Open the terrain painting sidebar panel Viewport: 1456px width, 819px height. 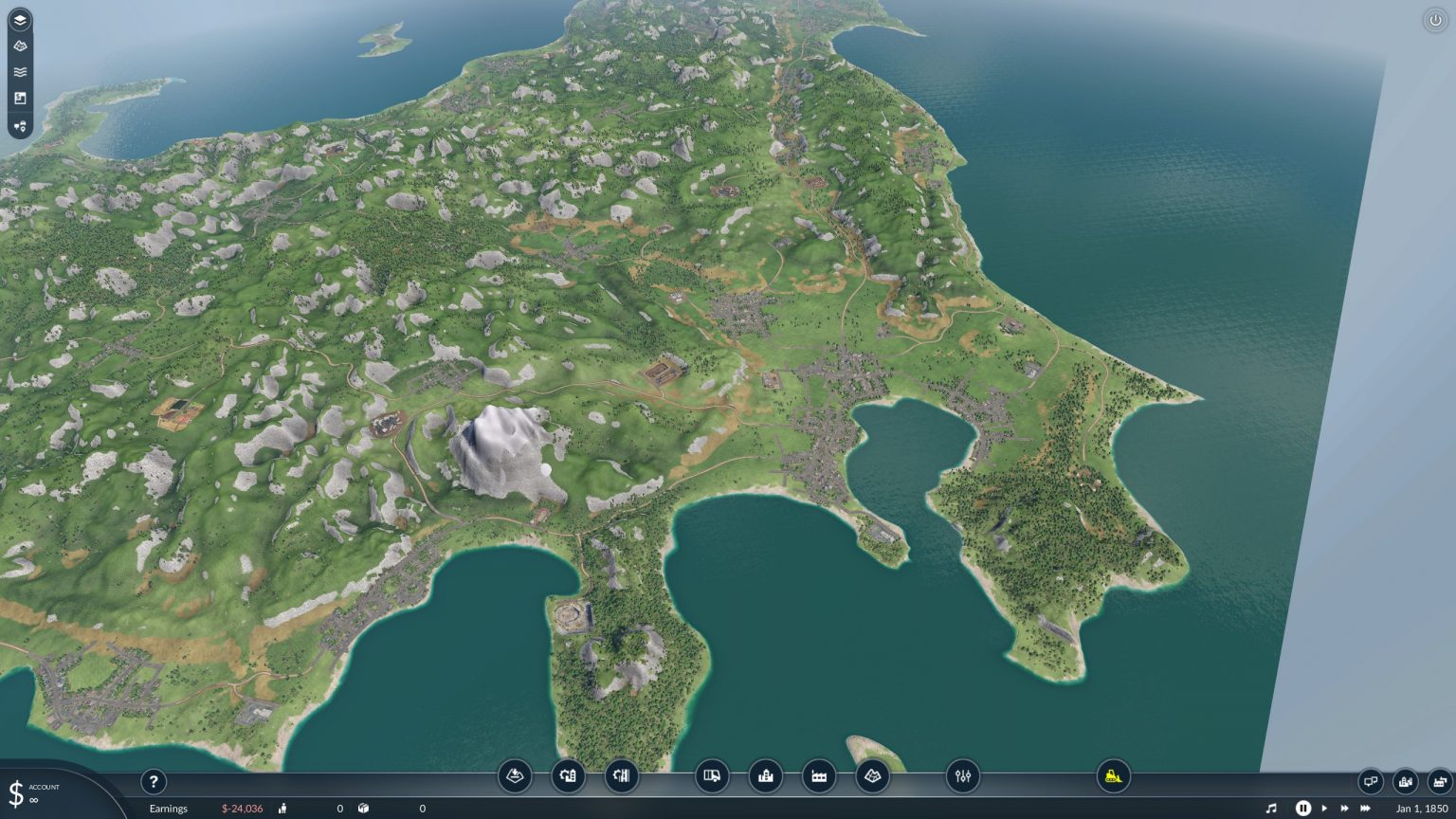[19, 45]
